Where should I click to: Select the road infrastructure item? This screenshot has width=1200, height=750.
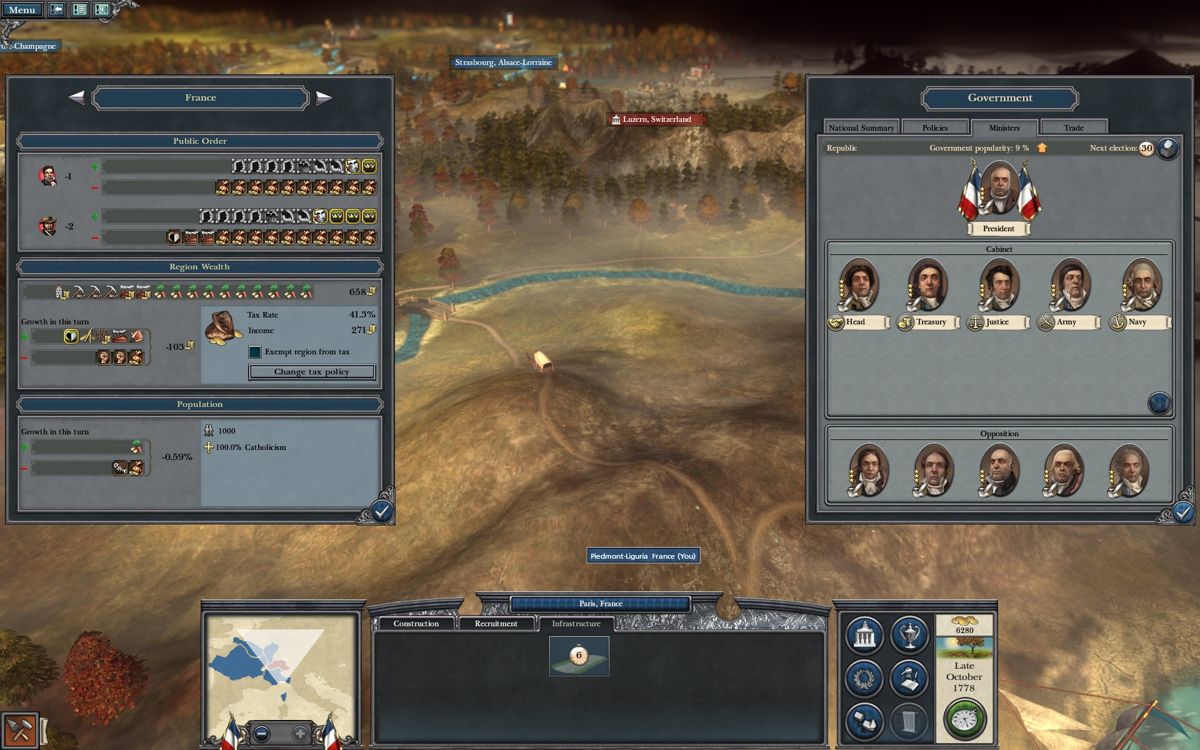pyautogui.click(x=579, y=656)
